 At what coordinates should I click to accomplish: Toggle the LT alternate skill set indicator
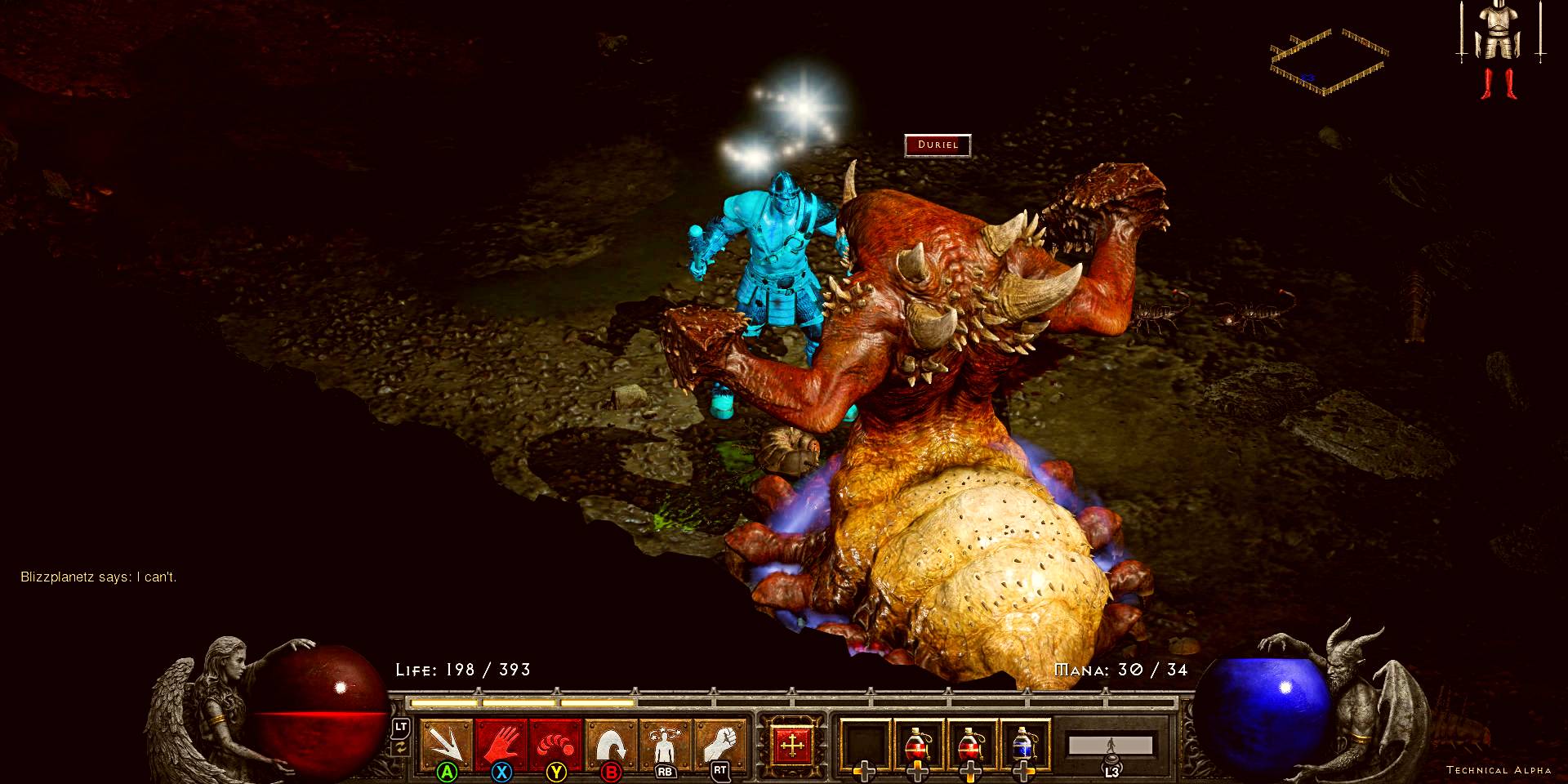tap(403, 725)
